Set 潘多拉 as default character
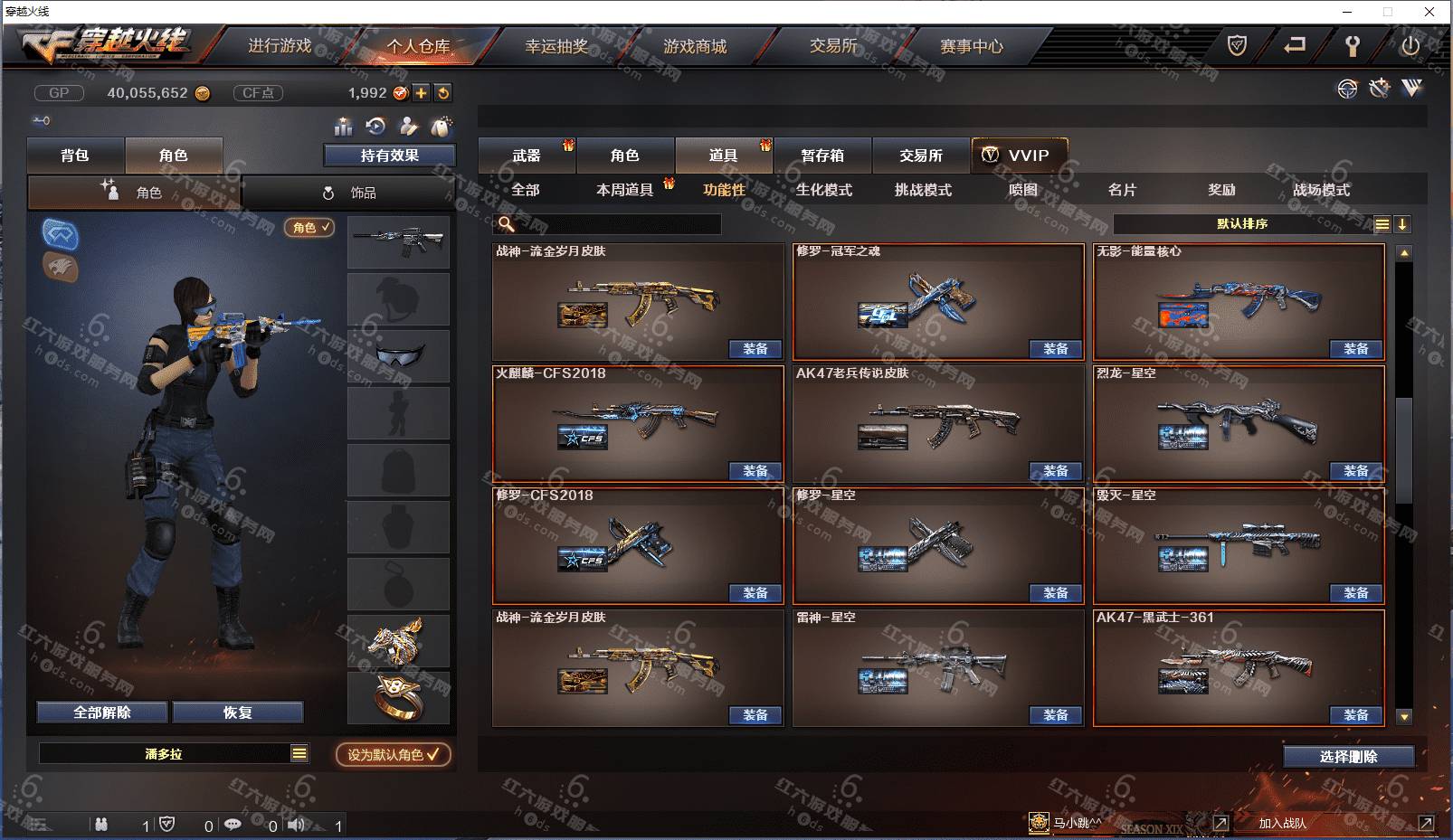Viewport: 1453px width, 840px height. tap(393, 754)
